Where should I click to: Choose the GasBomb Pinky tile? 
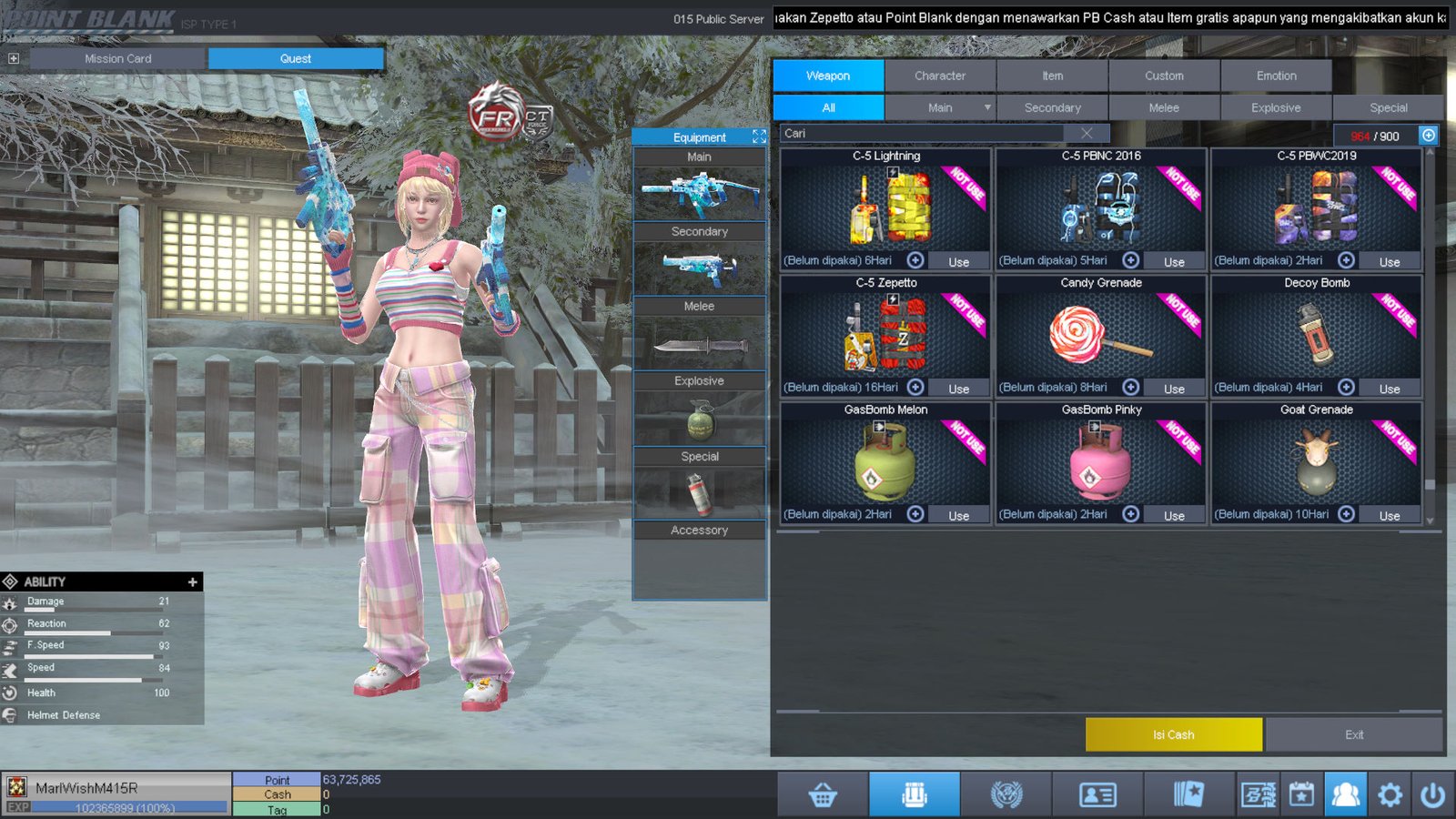coord(1100,460)
